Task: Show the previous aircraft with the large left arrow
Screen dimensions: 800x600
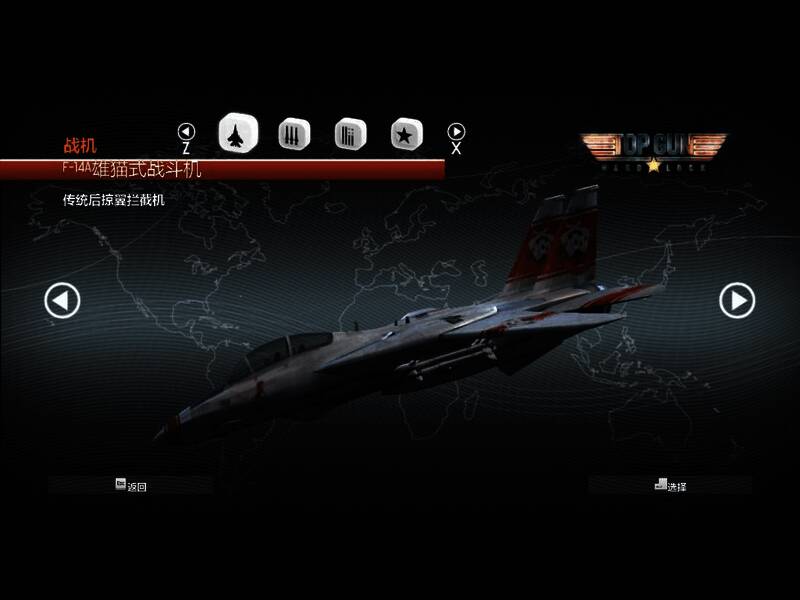Action: point(62,300)
